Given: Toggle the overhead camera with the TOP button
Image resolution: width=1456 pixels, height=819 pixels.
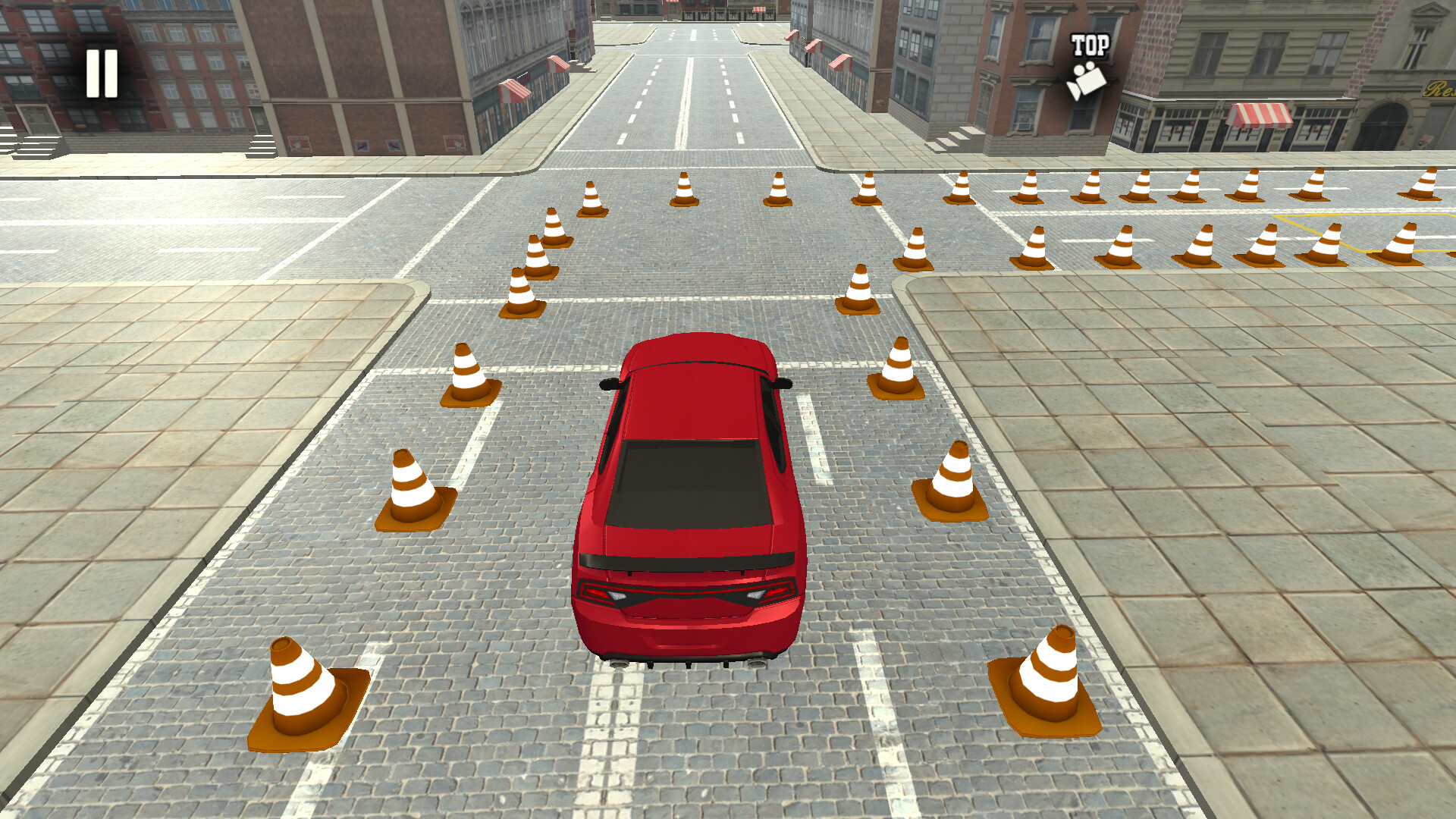Looking at the screenshot, I should tap(1089, 64).
